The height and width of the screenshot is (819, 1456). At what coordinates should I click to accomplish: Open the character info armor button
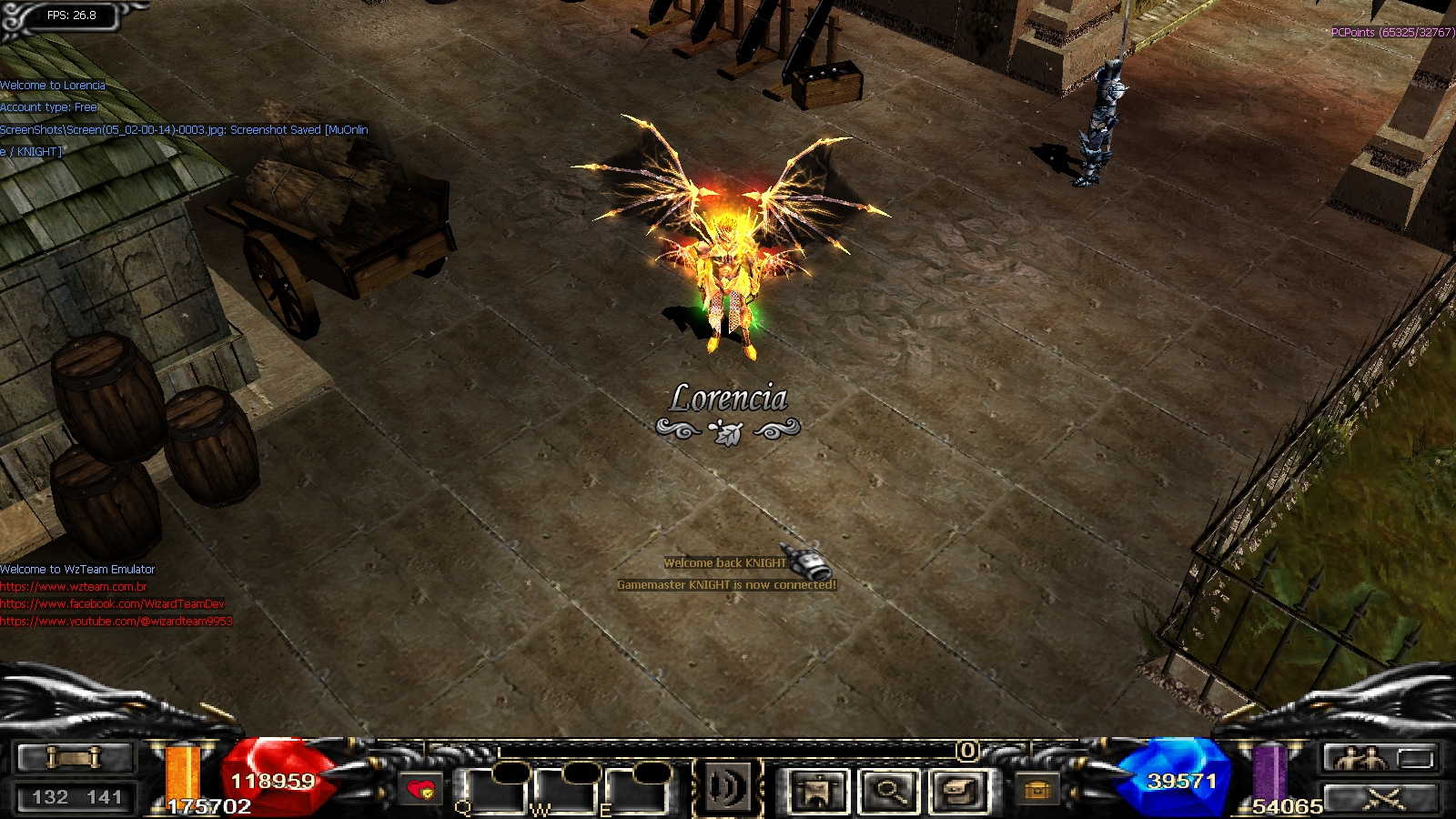[x=818, y=790]
